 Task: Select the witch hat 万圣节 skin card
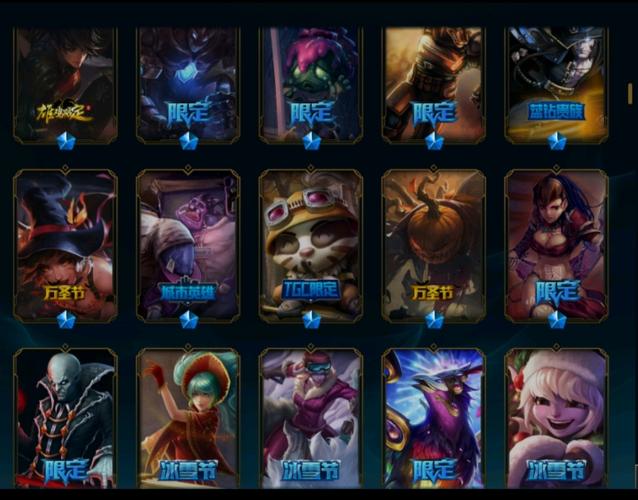click(66, 242)
